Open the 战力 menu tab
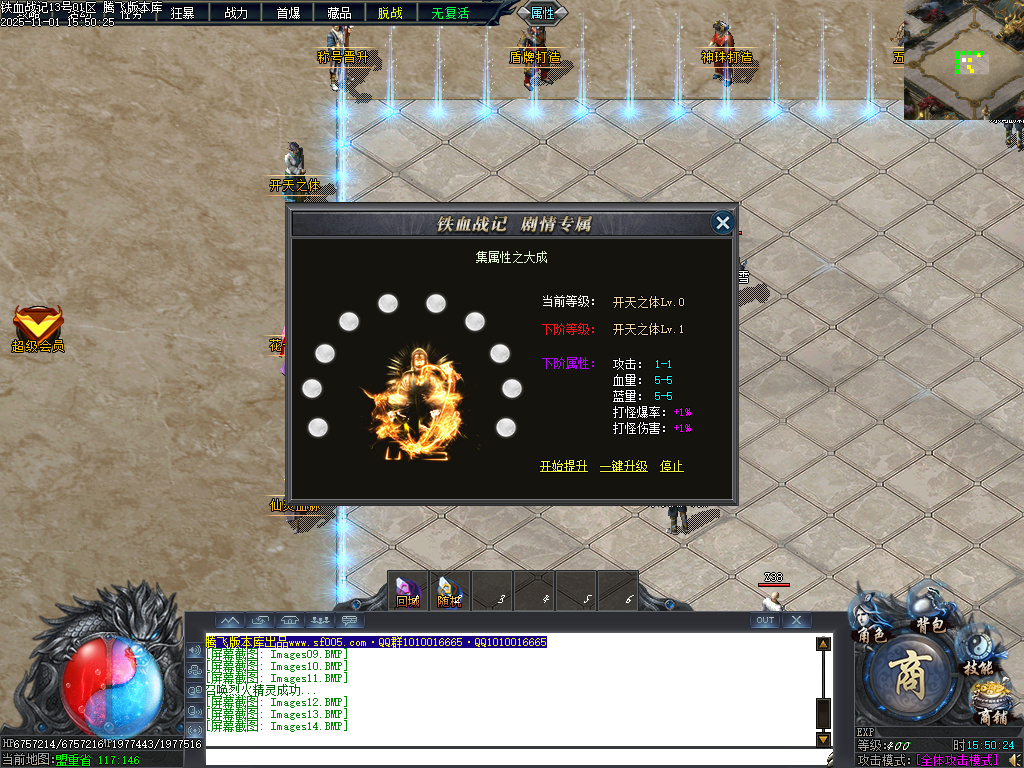Image resolution: width=1024 pixels, height=768 pixels. pyautogui.click(x=236, y=13)
